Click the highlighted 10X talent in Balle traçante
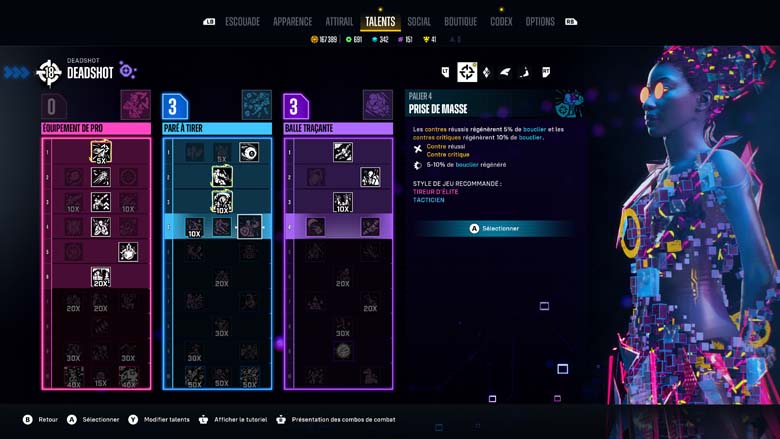Viewport: 780px width, 439px height. tap(343, 202)
